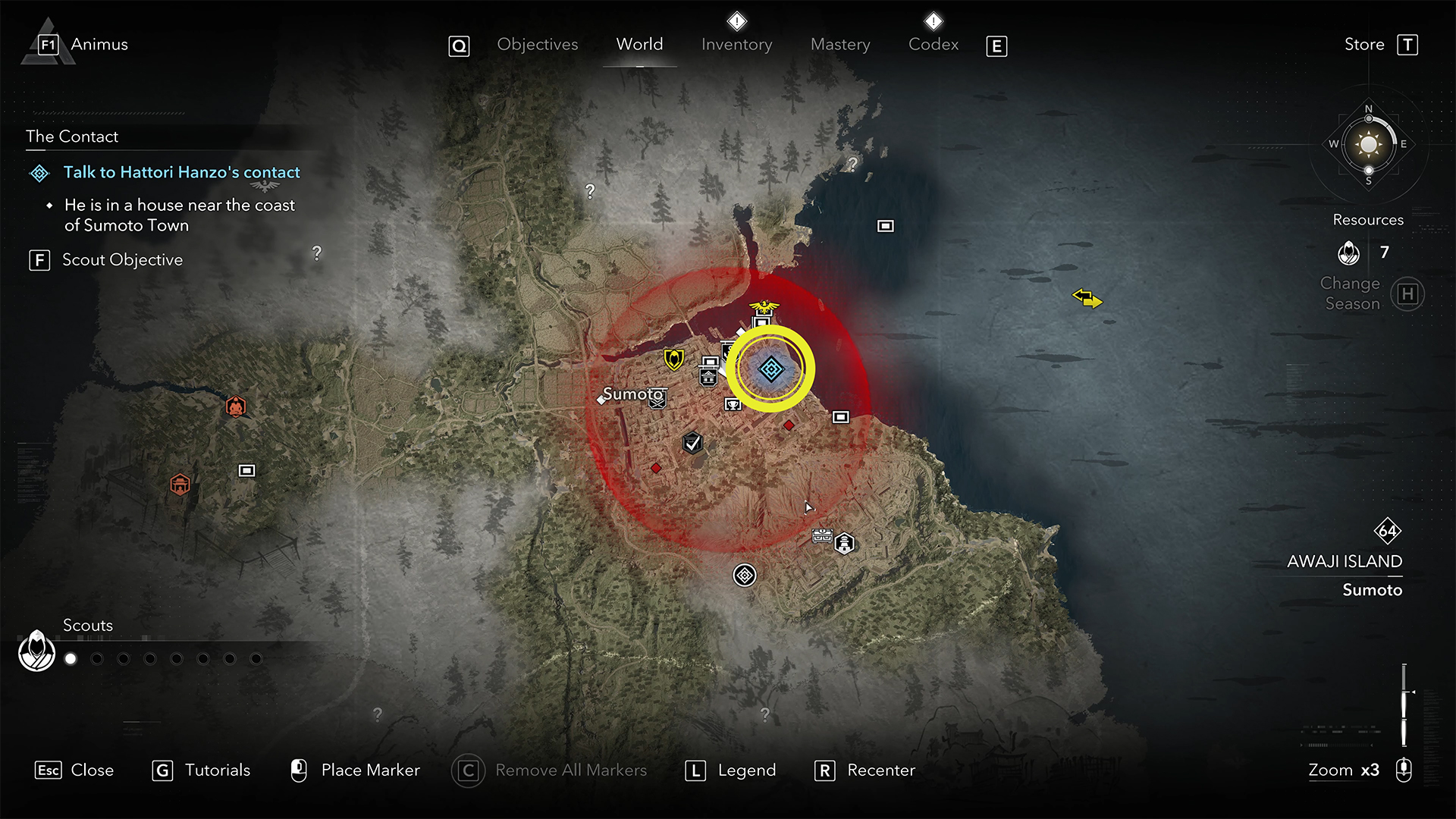Select the Scouts hooded figure icon
Screen dimensions: 1456x819
pos(36,651)
